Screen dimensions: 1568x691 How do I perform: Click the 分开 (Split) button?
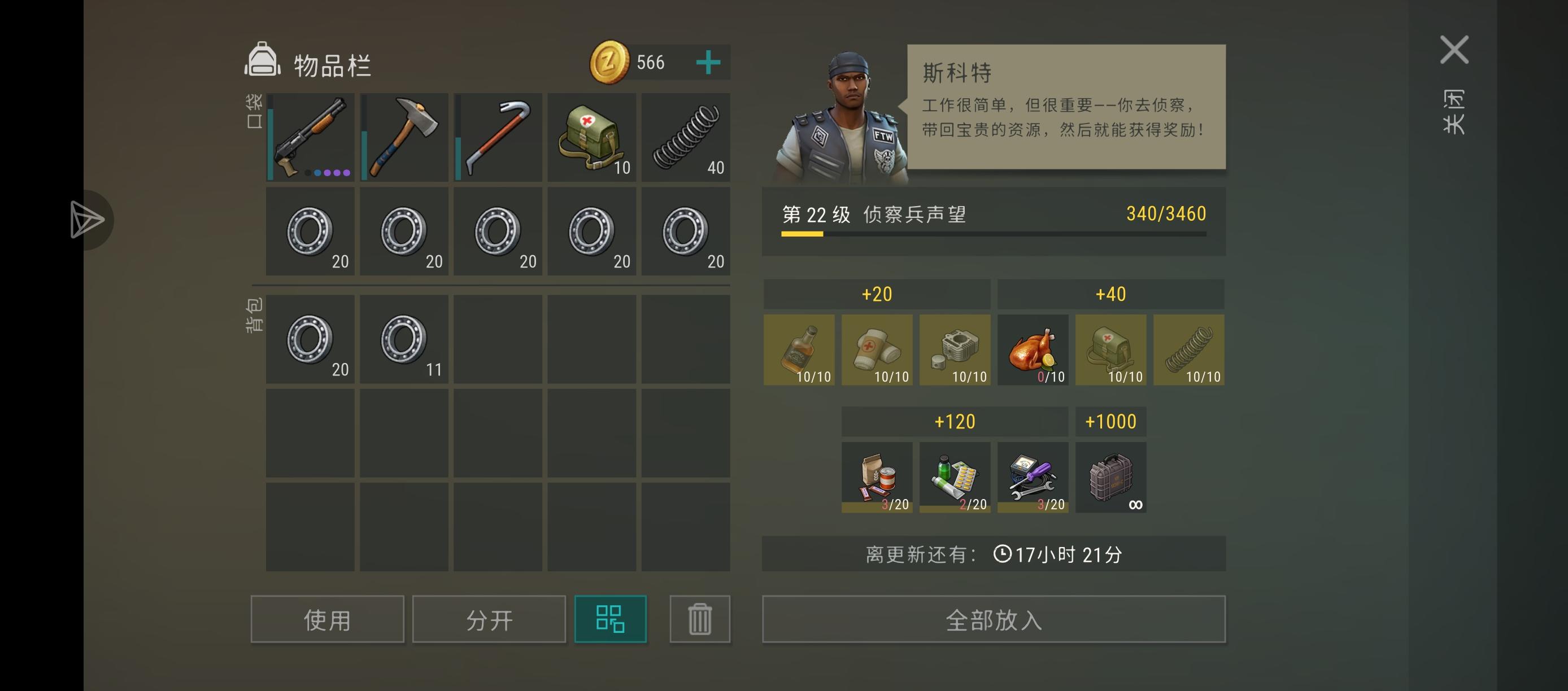[487, 619]
